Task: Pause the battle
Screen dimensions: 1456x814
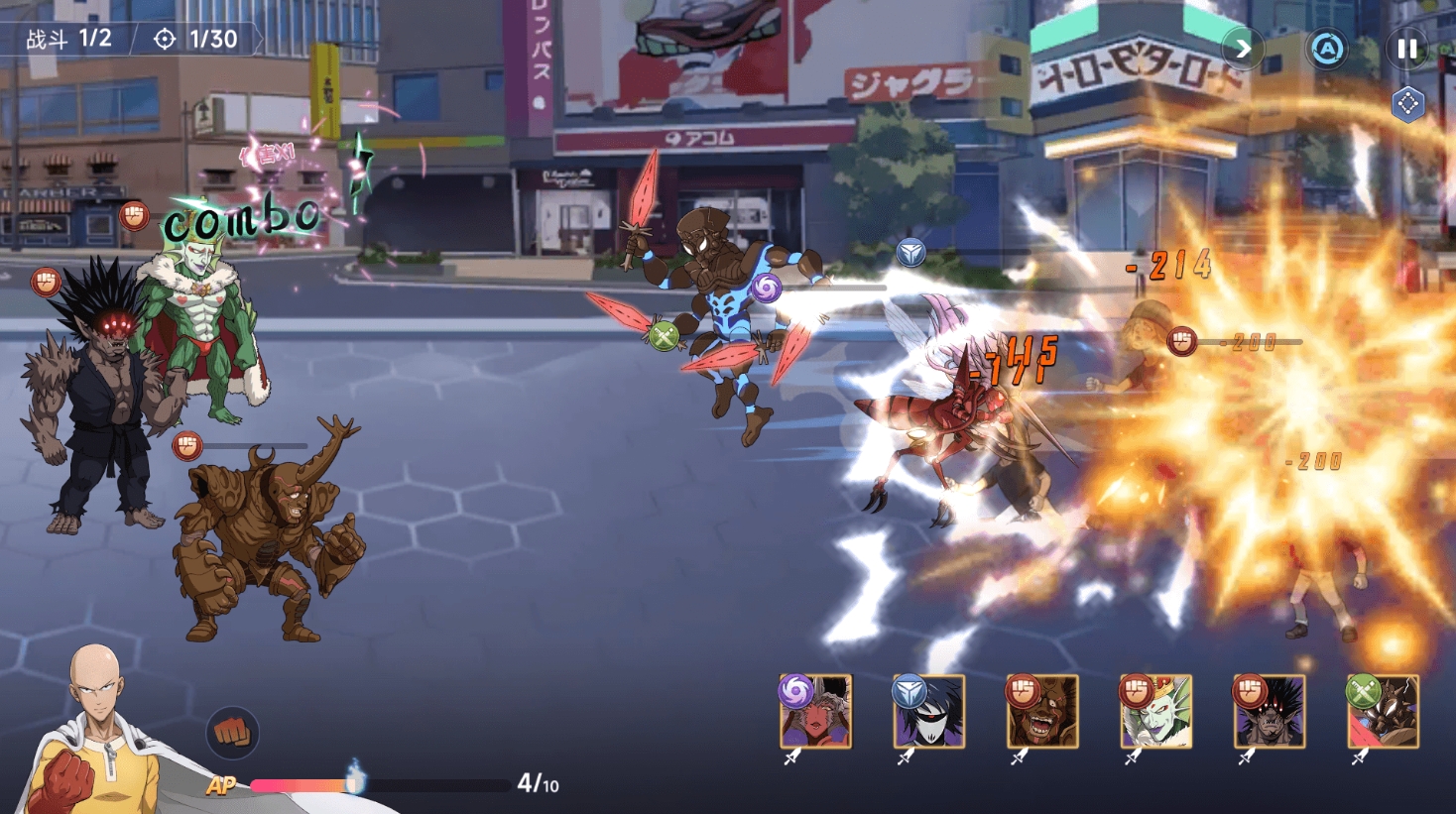Action: click(x=1406, y=49)
